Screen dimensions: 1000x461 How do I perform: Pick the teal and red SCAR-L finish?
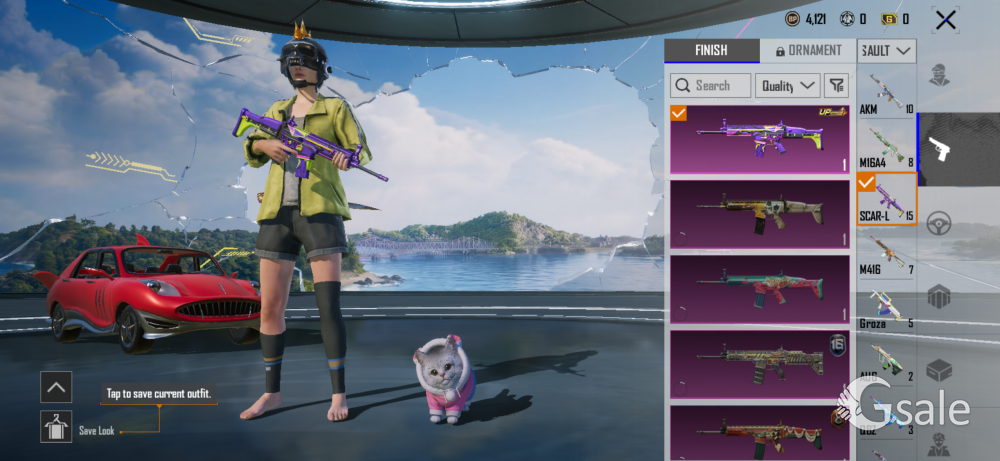coord(759,288)
